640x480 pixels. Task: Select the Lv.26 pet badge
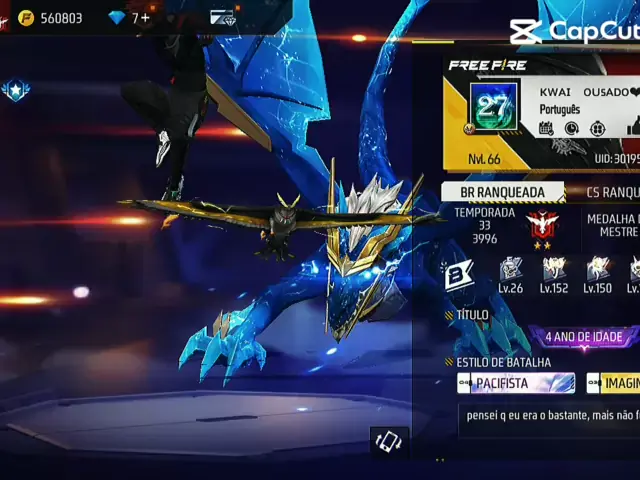[510, 274]
